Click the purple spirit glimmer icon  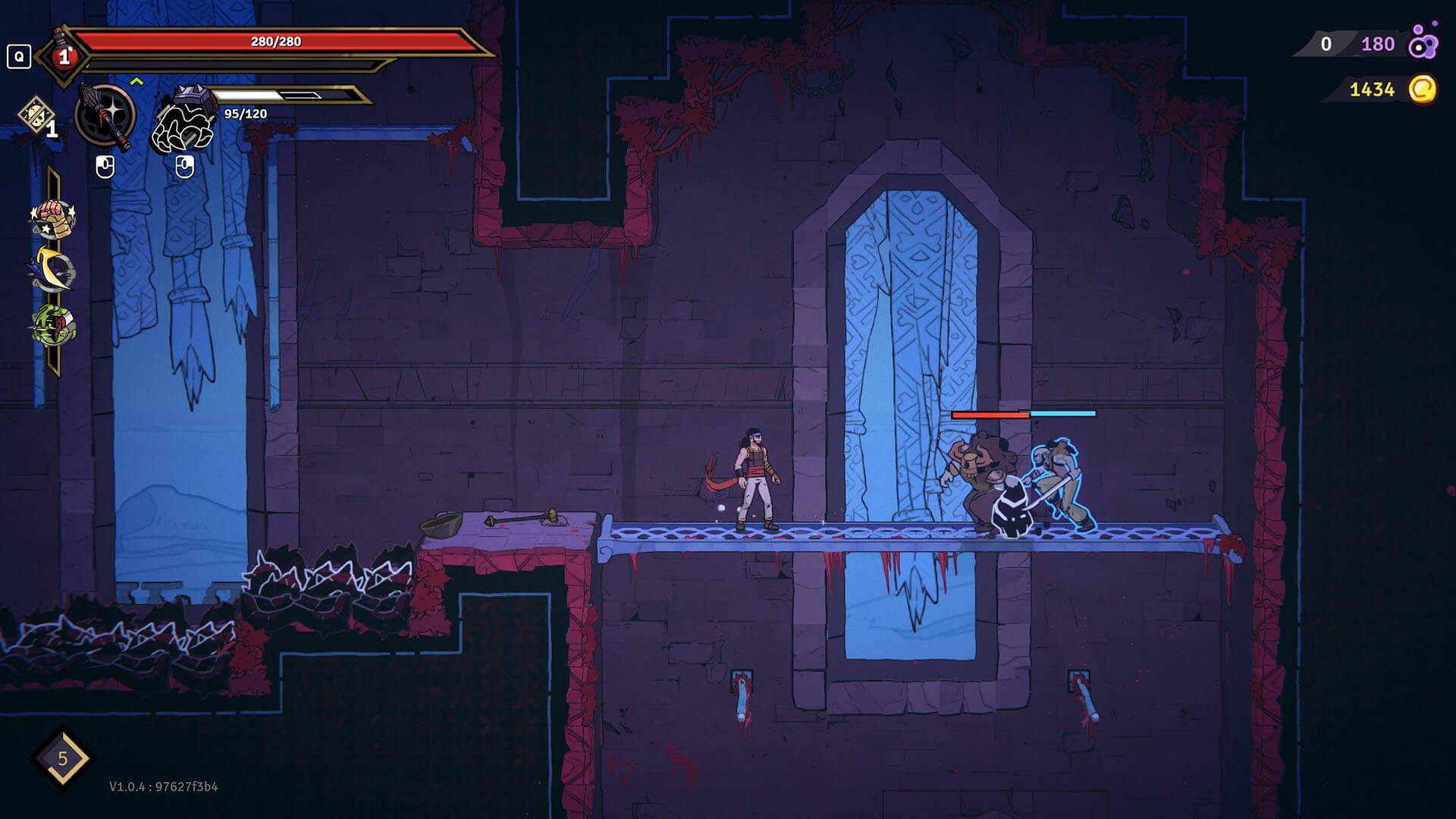[x=1422, y=44]
